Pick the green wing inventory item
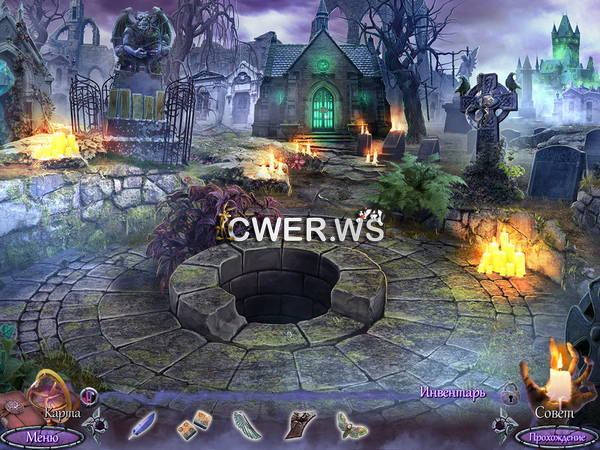This screenshot has width=600, height=450. click(x=245, y=425)
